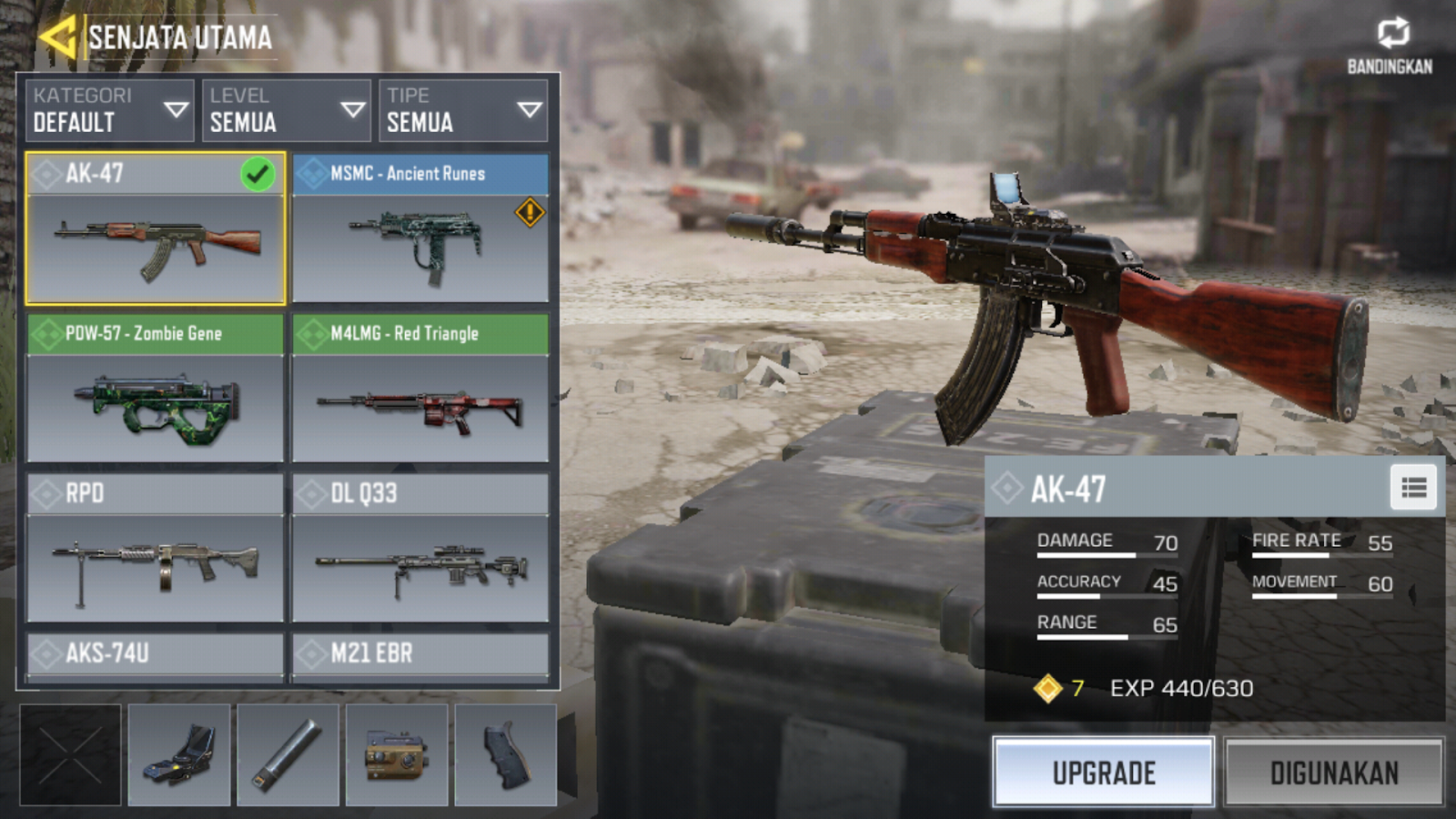The image size is (1456, 819).
Task: Select the AK-47 weapon tile
Action: [156, 228]
